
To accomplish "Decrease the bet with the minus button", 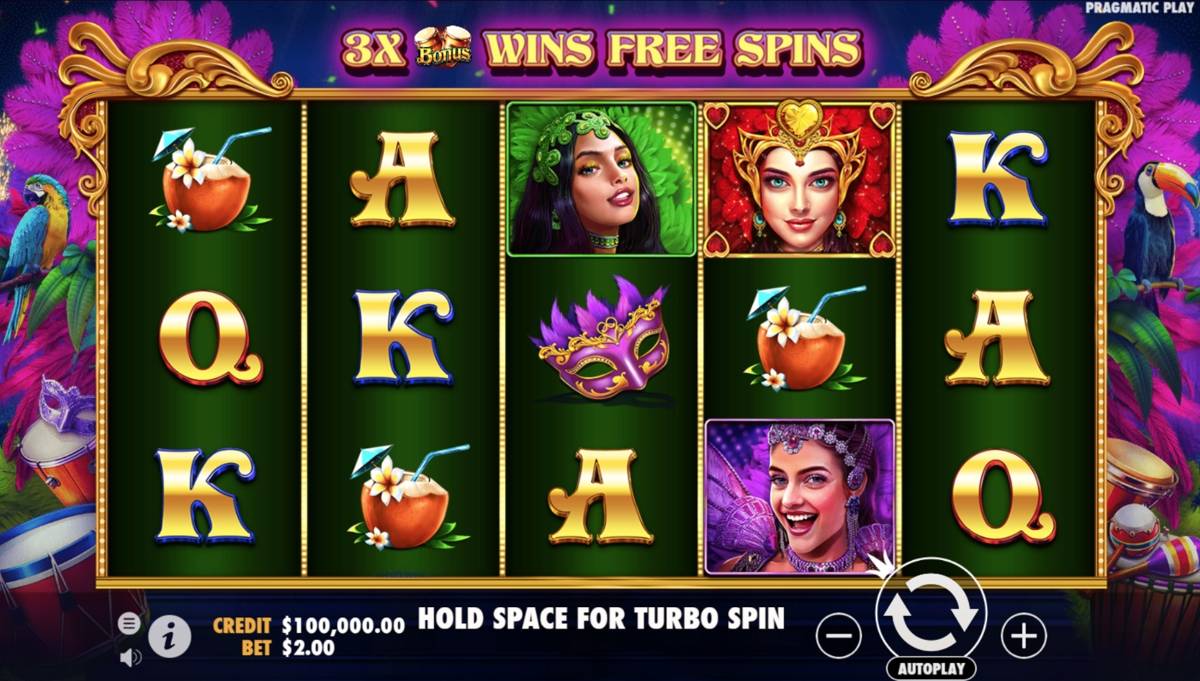I will tap(839, 634).
